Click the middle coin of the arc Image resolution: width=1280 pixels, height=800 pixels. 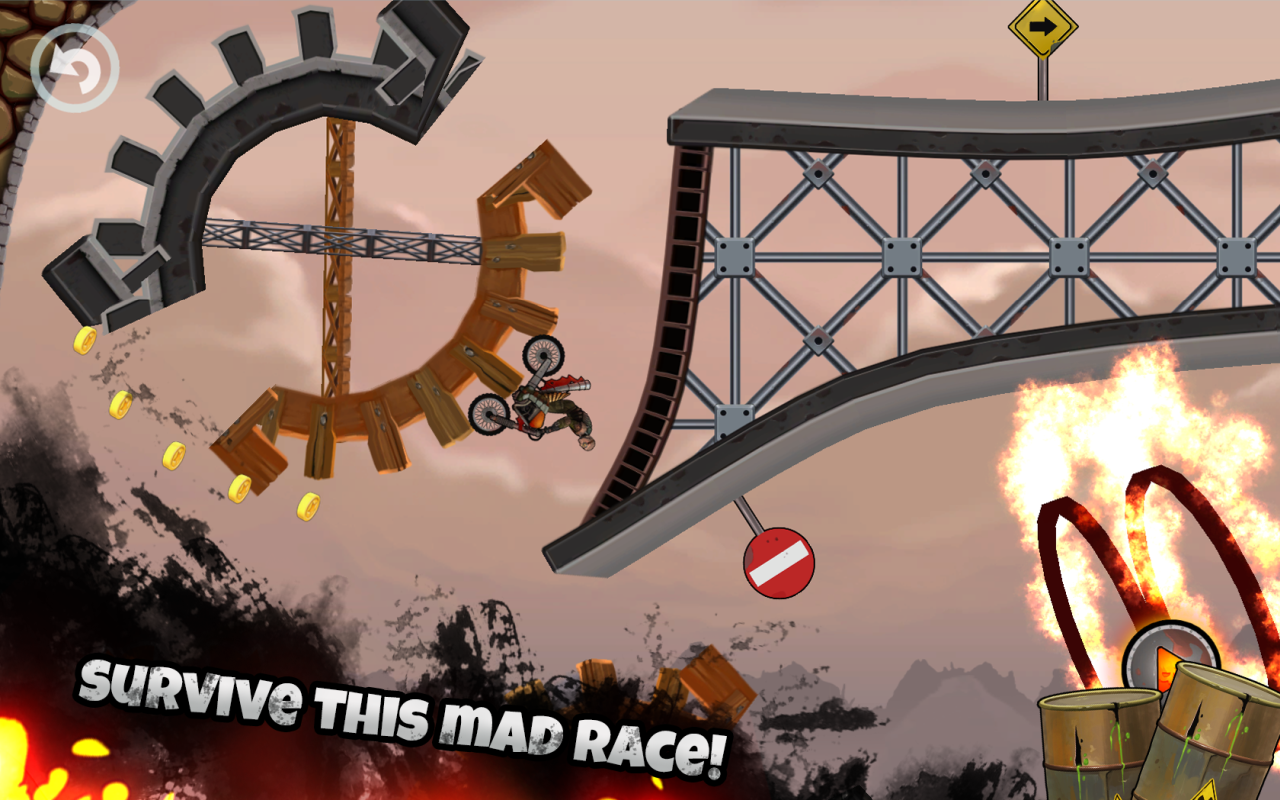click(x=176, y=455)
